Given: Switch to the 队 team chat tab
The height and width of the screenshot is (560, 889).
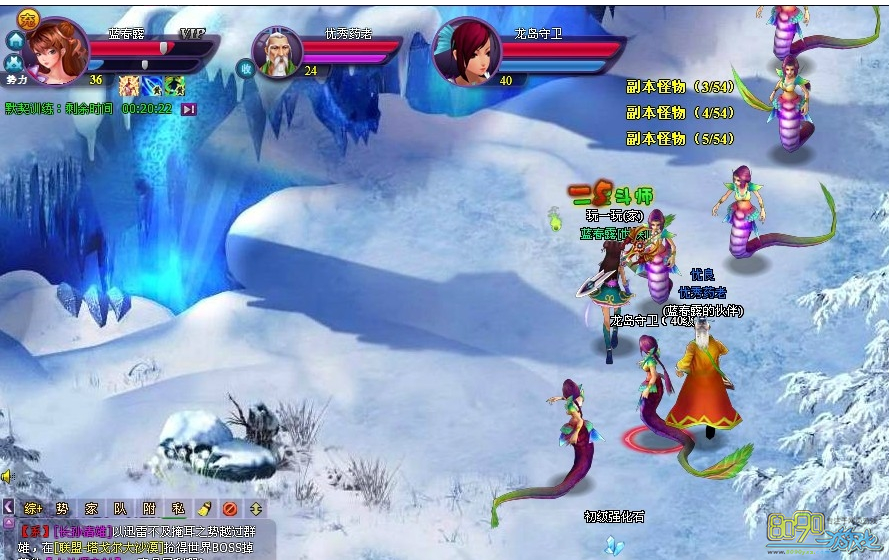Looking at the screenshot, I should click(x=120, y=508).
